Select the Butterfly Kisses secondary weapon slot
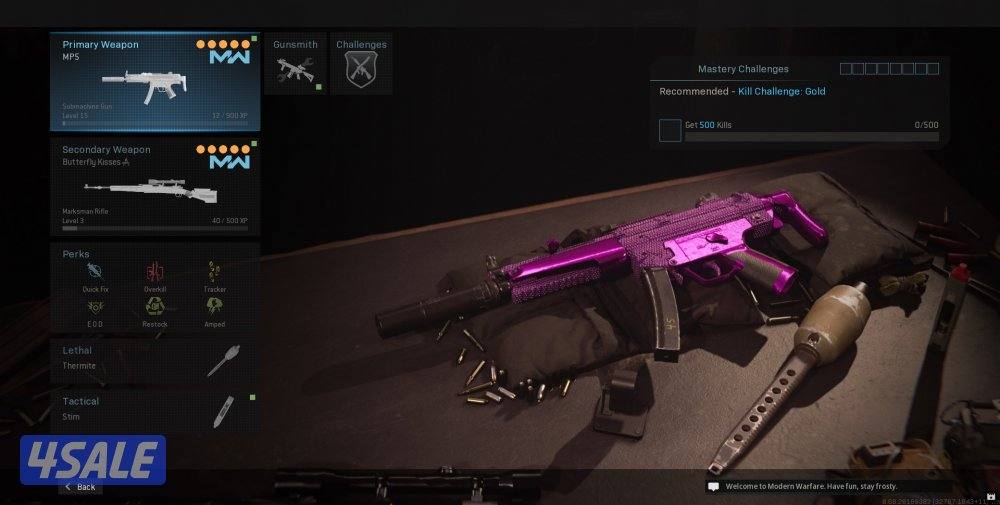The height and width of the screenshot is (505, 1000). coord(155,186)
